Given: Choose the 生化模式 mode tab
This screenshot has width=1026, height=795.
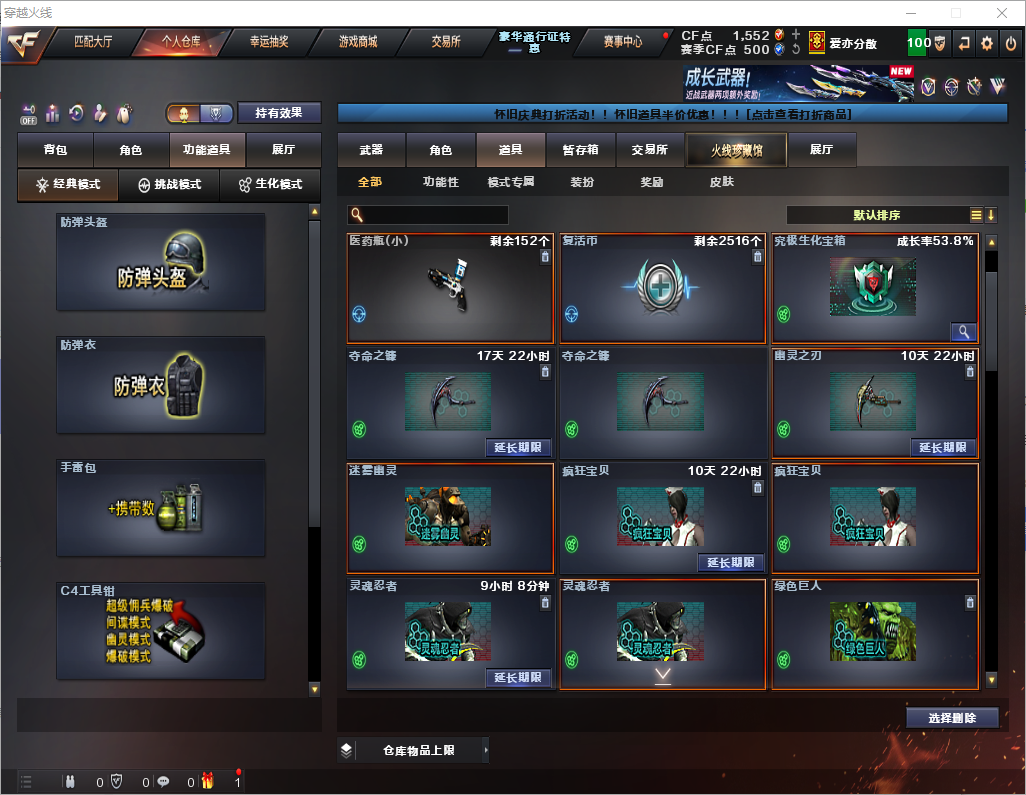Looking at the screenshot, I should [x=269, y=185].
